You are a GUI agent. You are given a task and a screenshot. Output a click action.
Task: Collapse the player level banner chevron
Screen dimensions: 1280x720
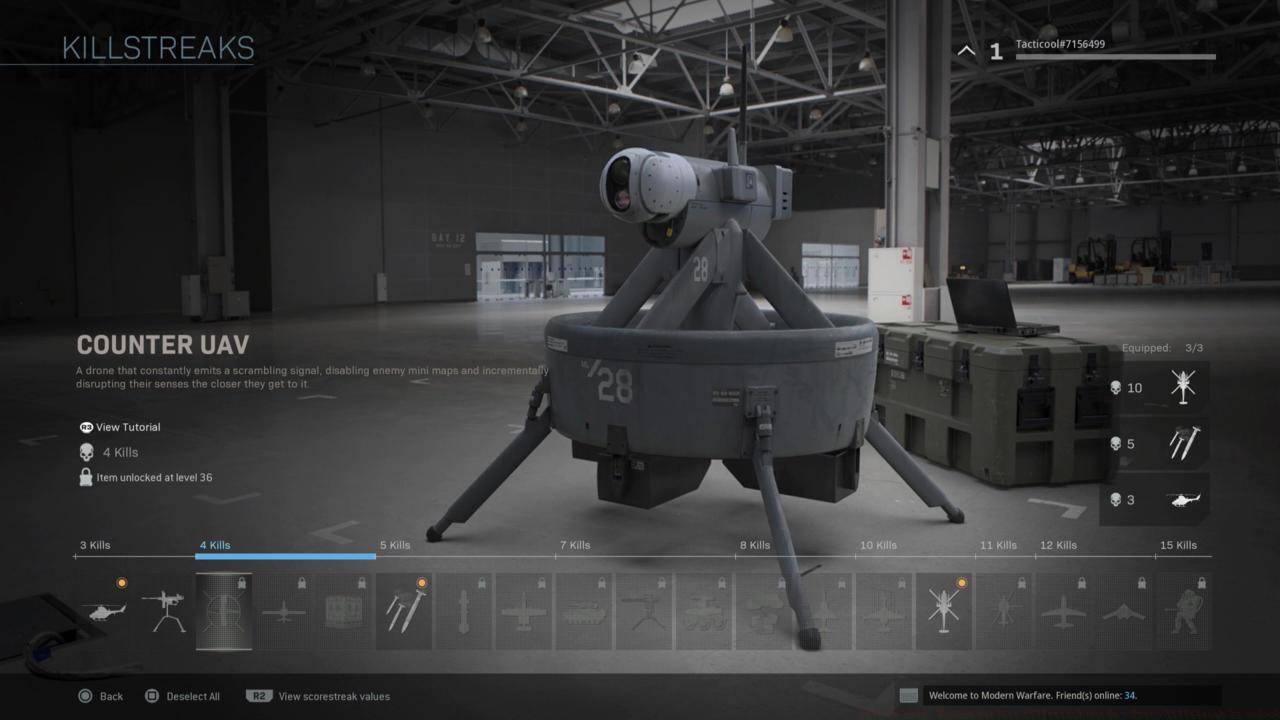click(x=965, y=50)
